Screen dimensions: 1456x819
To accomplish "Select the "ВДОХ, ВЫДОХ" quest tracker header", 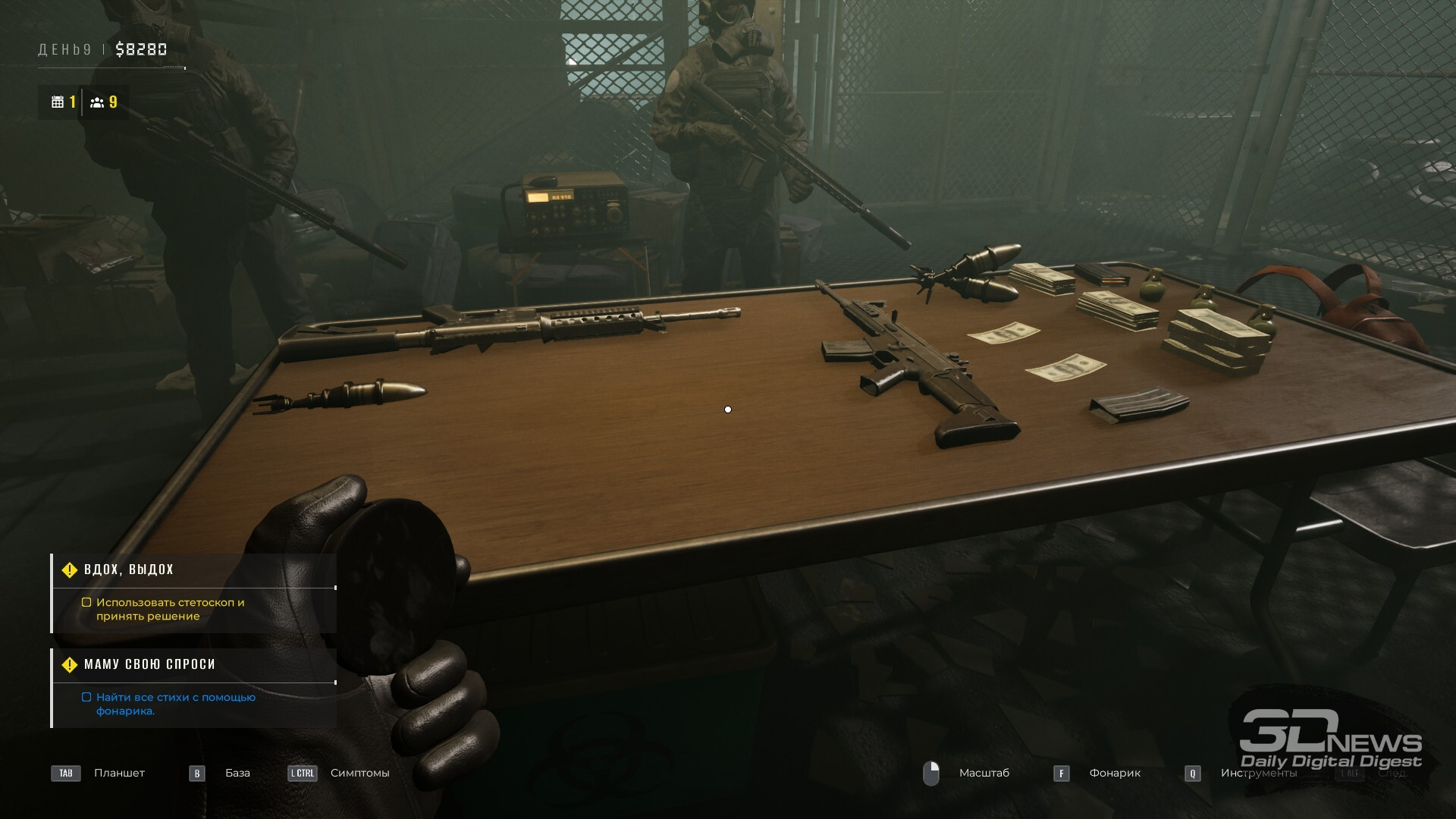I will (x=129, y=570).
